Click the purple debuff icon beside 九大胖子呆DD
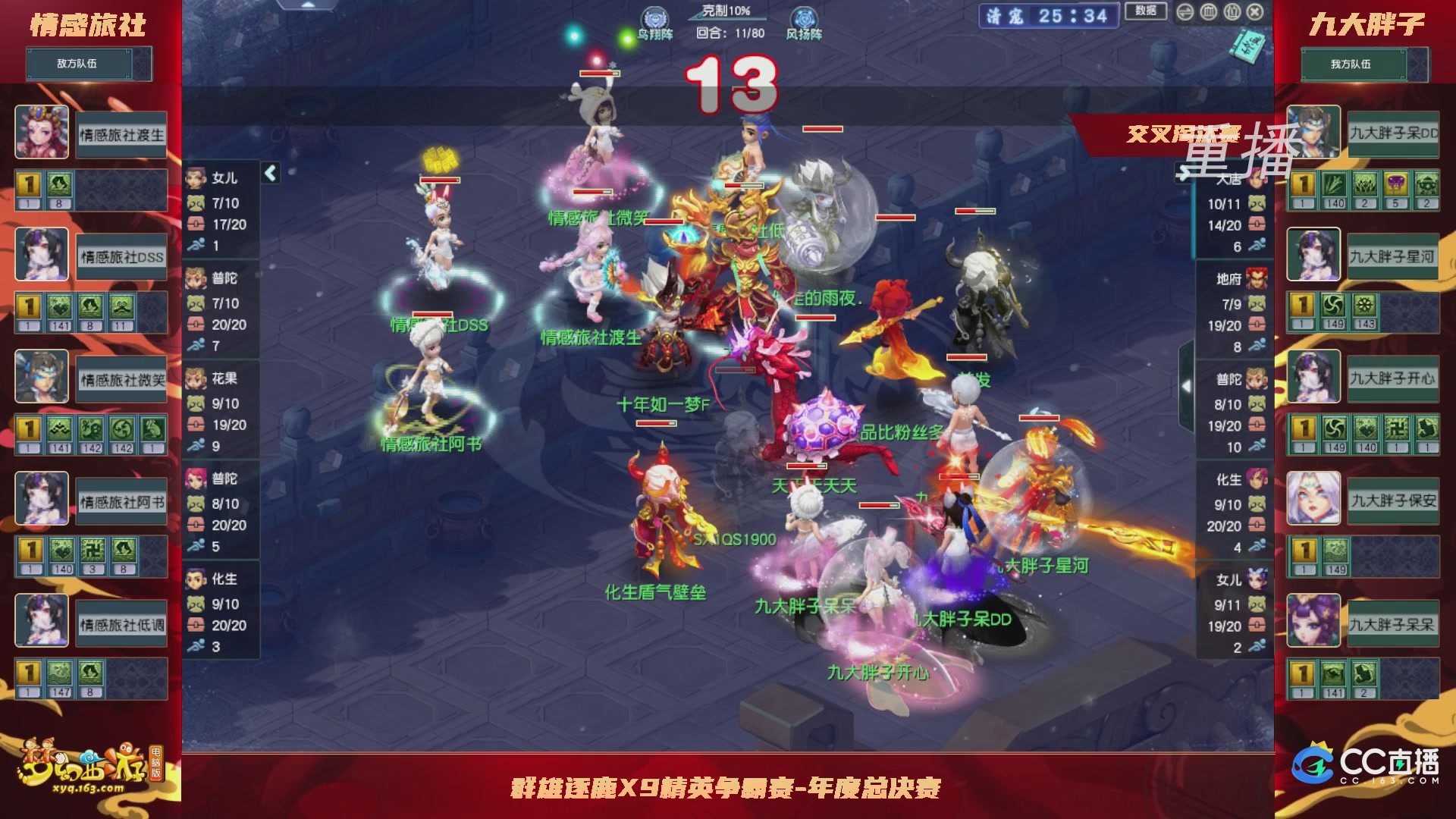The image size is (1456, 819). pos(1397,184)
